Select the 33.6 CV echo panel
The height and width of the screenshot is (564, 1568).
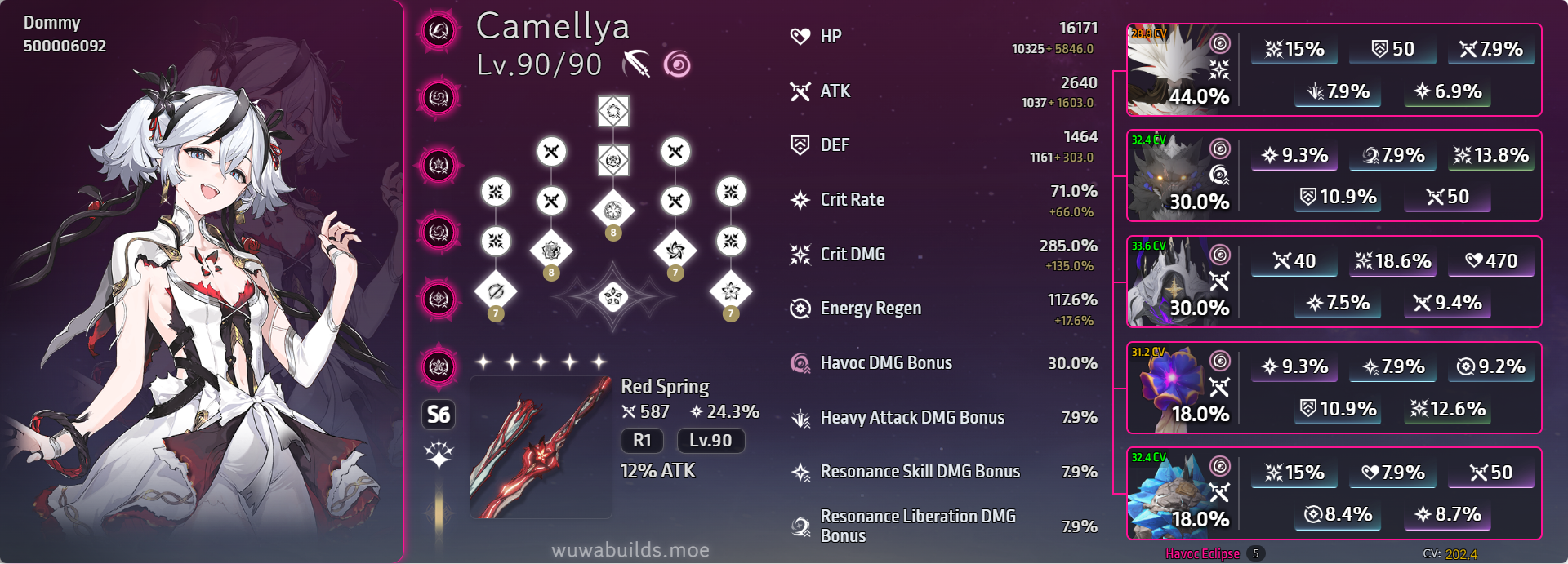coord(1333,282)
